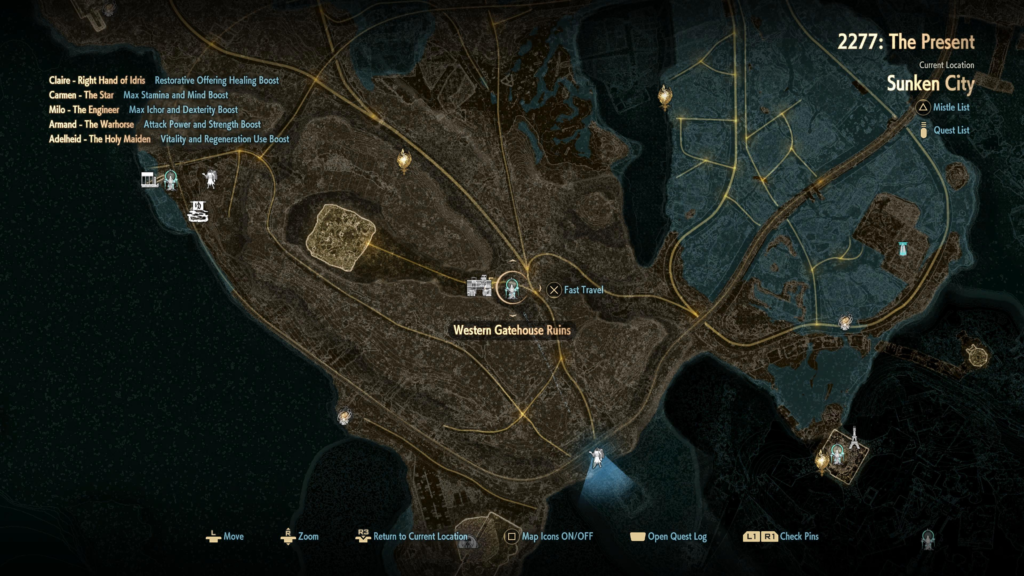The height and width of the screenshot is (576, 1024).
Task: Open the Quest List
Action: [x=949, y=130]
